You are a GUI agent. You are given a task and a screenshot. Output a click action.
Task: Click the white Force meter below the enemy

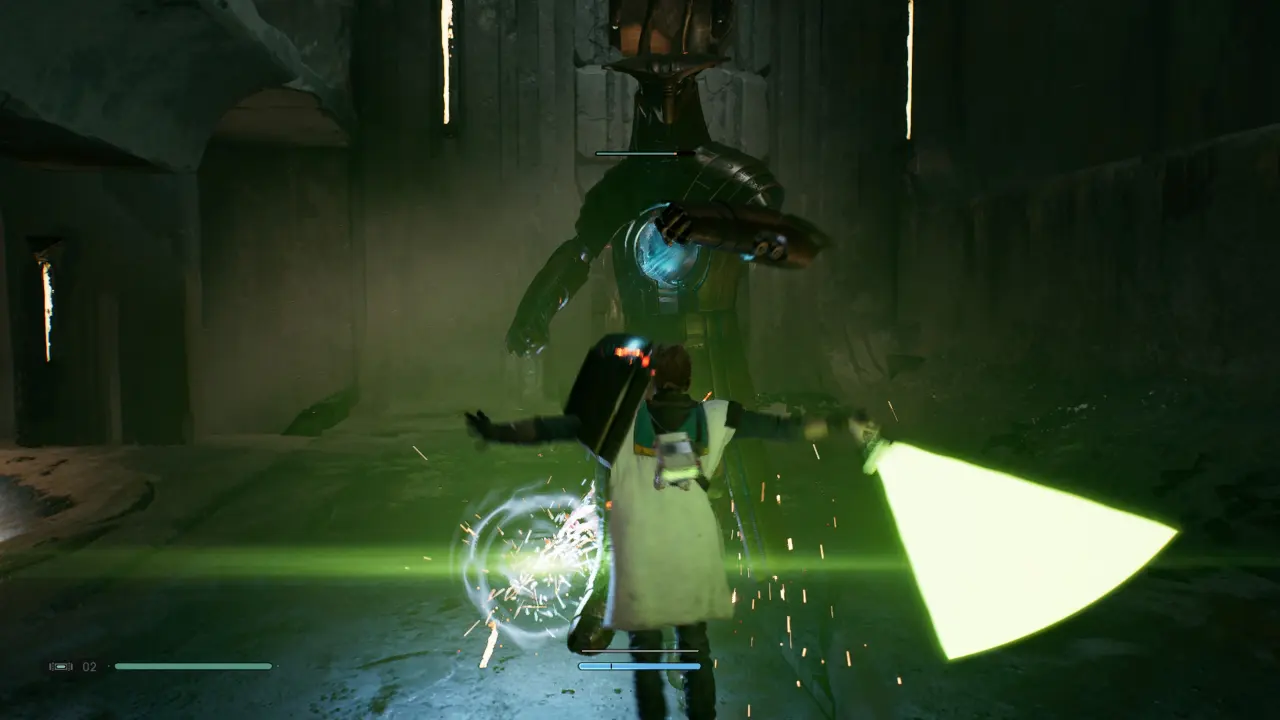click(x=640, y=651)
